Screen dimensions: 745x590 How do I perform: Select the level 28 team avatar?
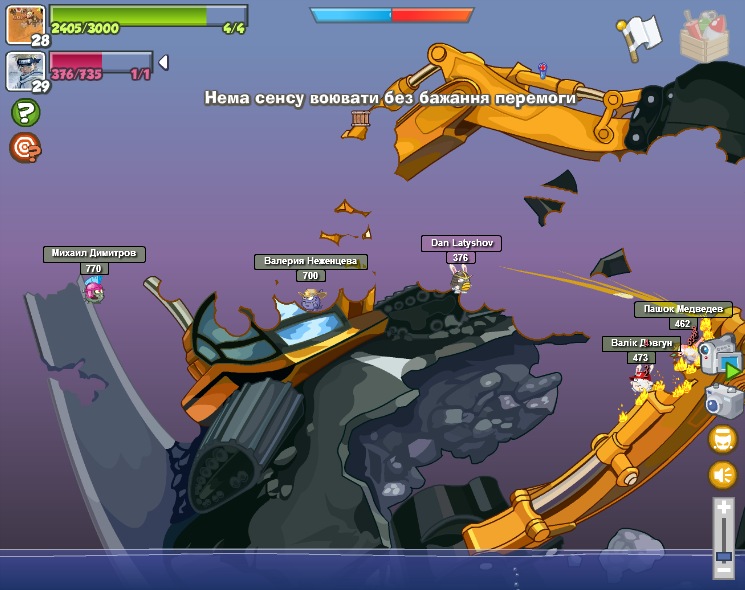[x=25, y=22]
